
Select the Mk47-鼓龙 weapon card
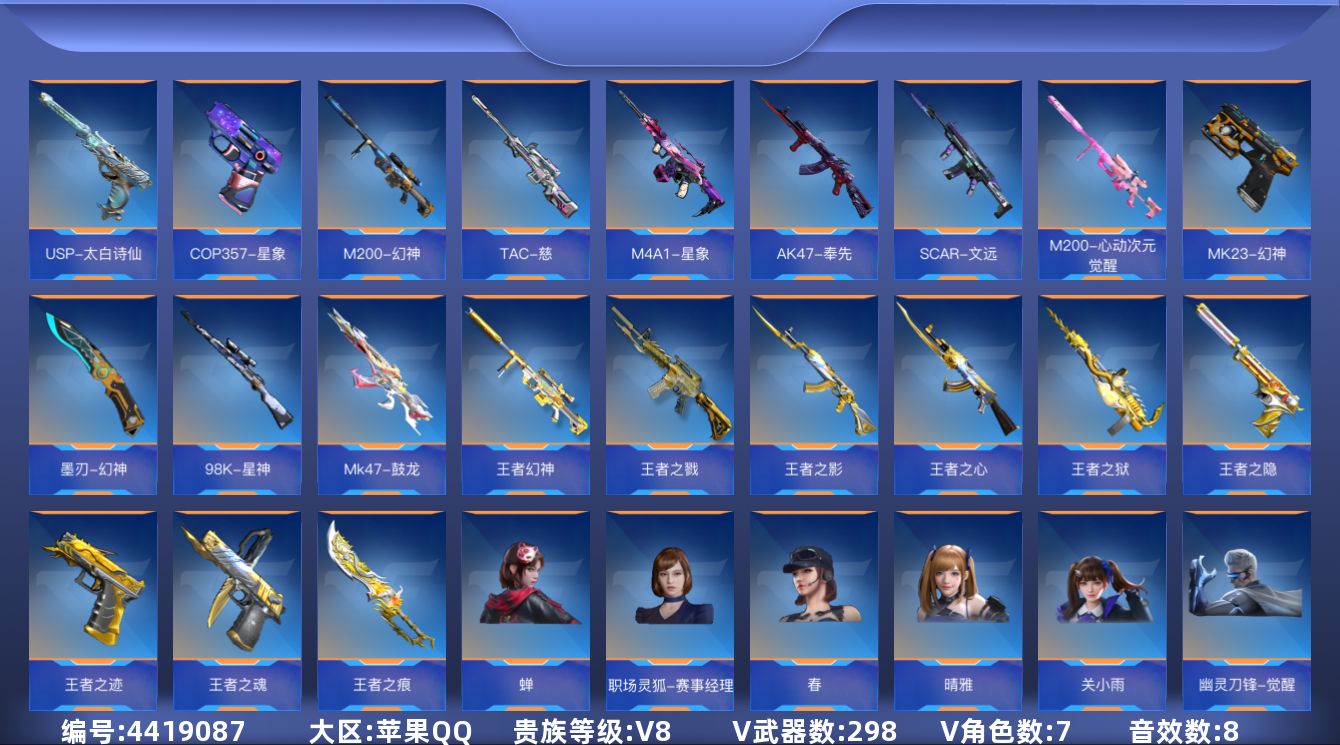pos(381,394)
